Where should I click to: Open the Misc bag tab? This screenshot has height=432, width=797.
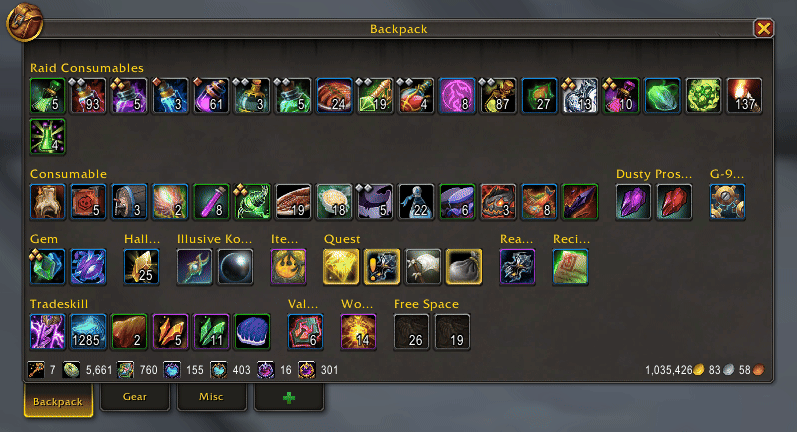[212, 397]
